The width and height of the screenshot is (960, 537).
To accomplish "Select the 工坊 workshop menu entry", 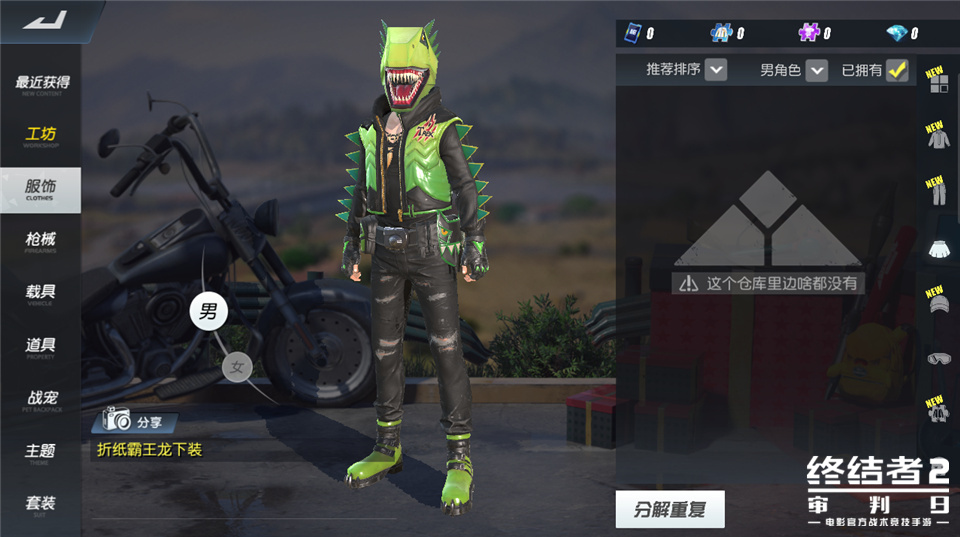I will coord(41,136).
